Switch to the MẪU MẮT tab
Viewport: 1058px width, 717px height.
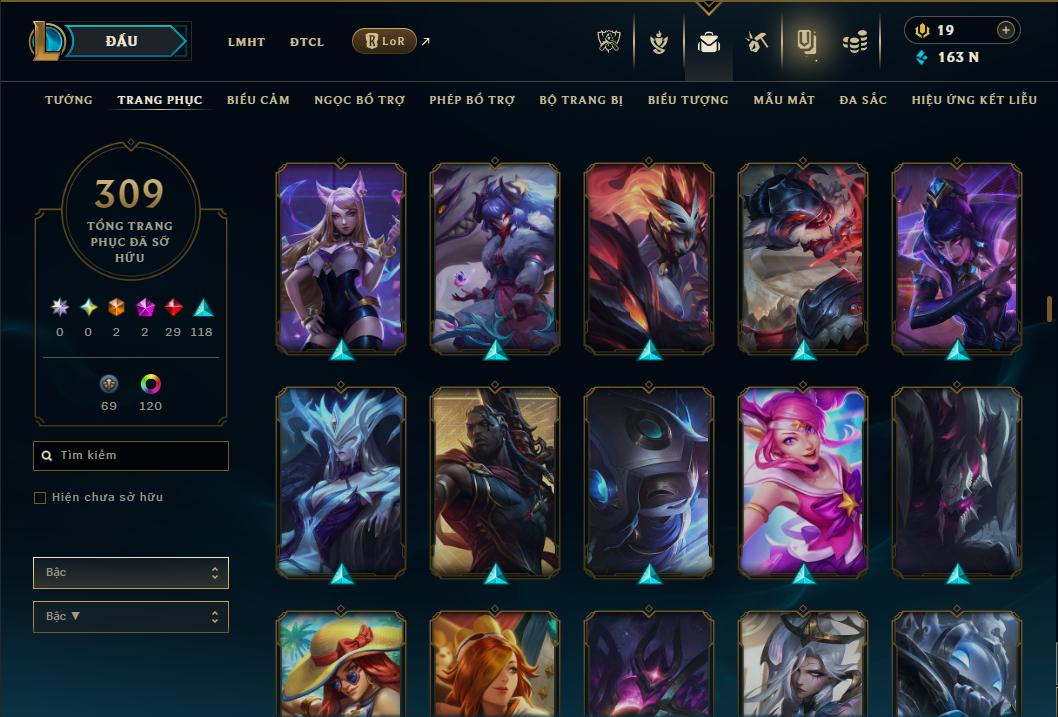point(784,100)
